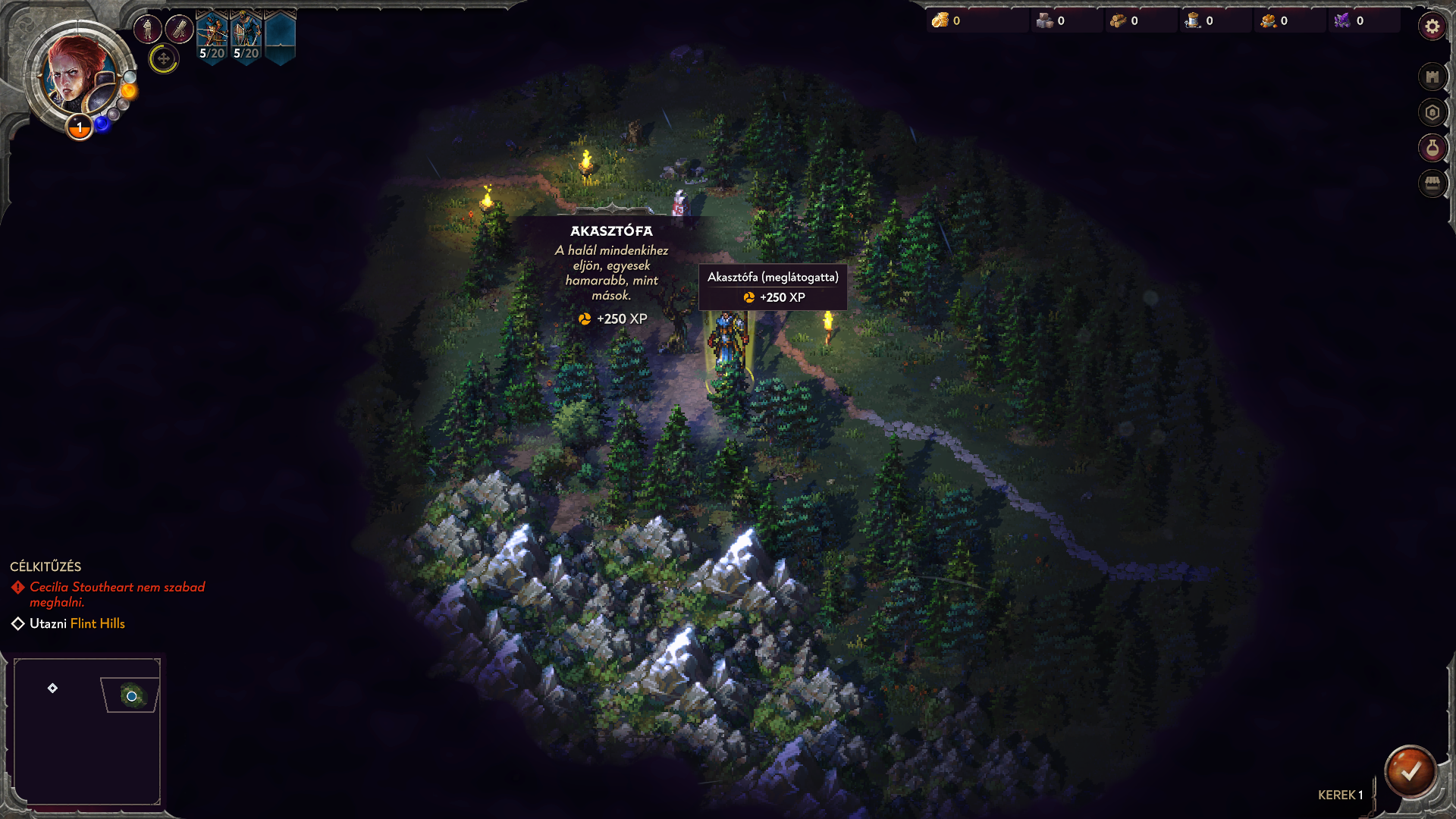
Task: Open the wielder figure icon beside portrait
Action: click(148, 30)
